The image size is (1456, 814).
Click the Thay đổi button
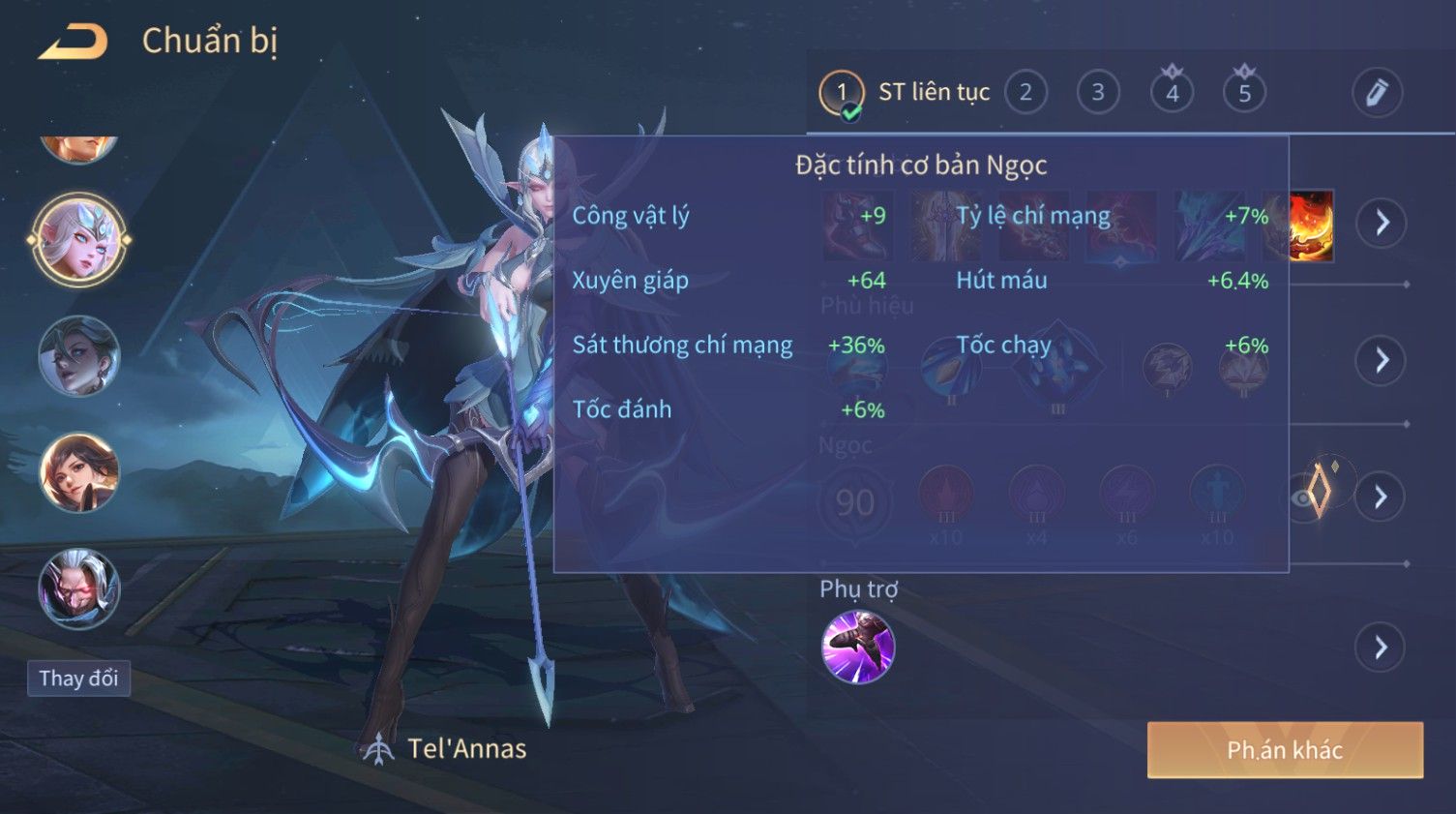click(x=78, y=678)
